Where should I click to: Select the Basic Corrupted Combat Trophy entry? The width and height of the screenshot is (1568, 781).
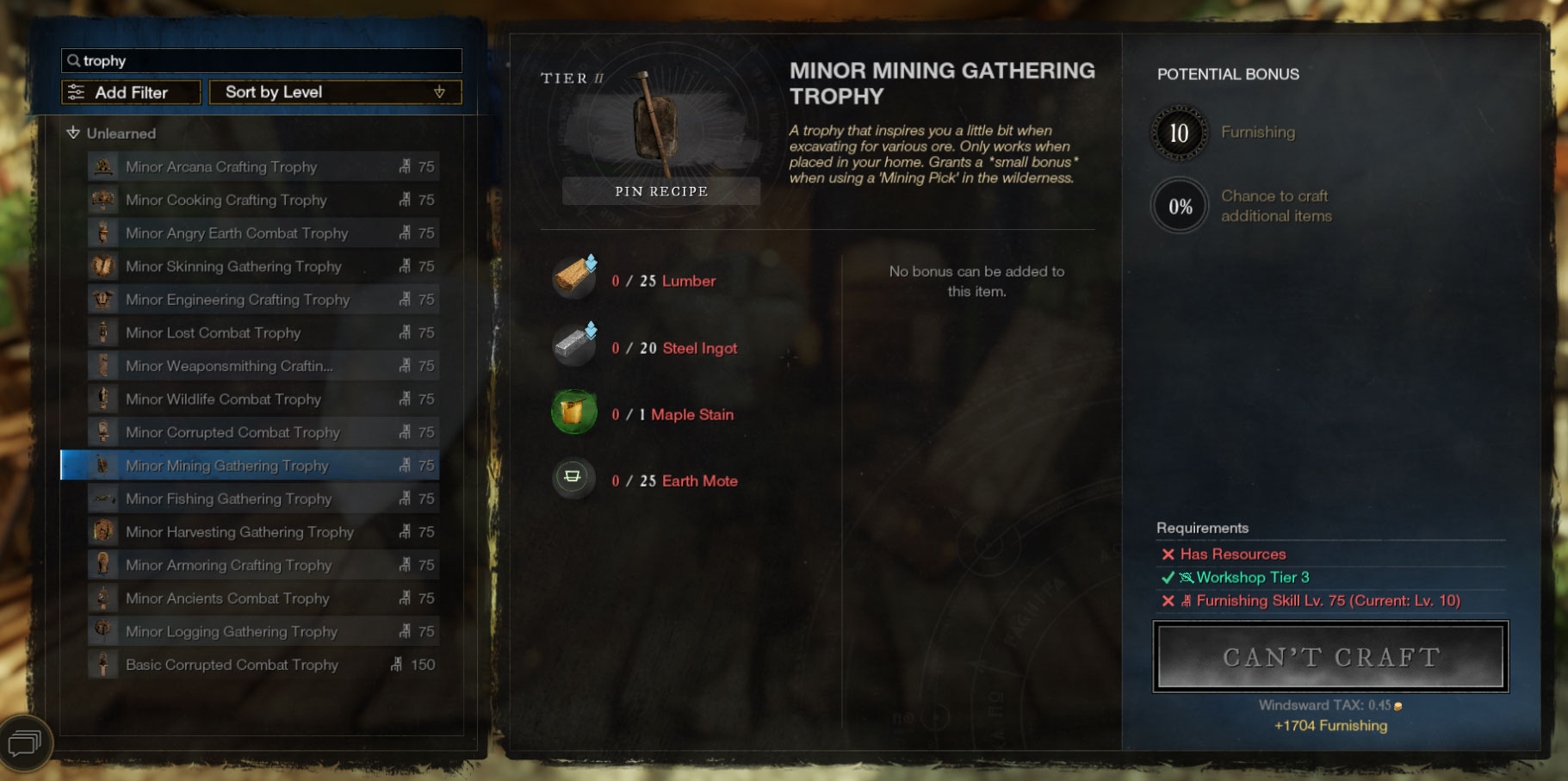pyautogui.click(x=231, y=664)
